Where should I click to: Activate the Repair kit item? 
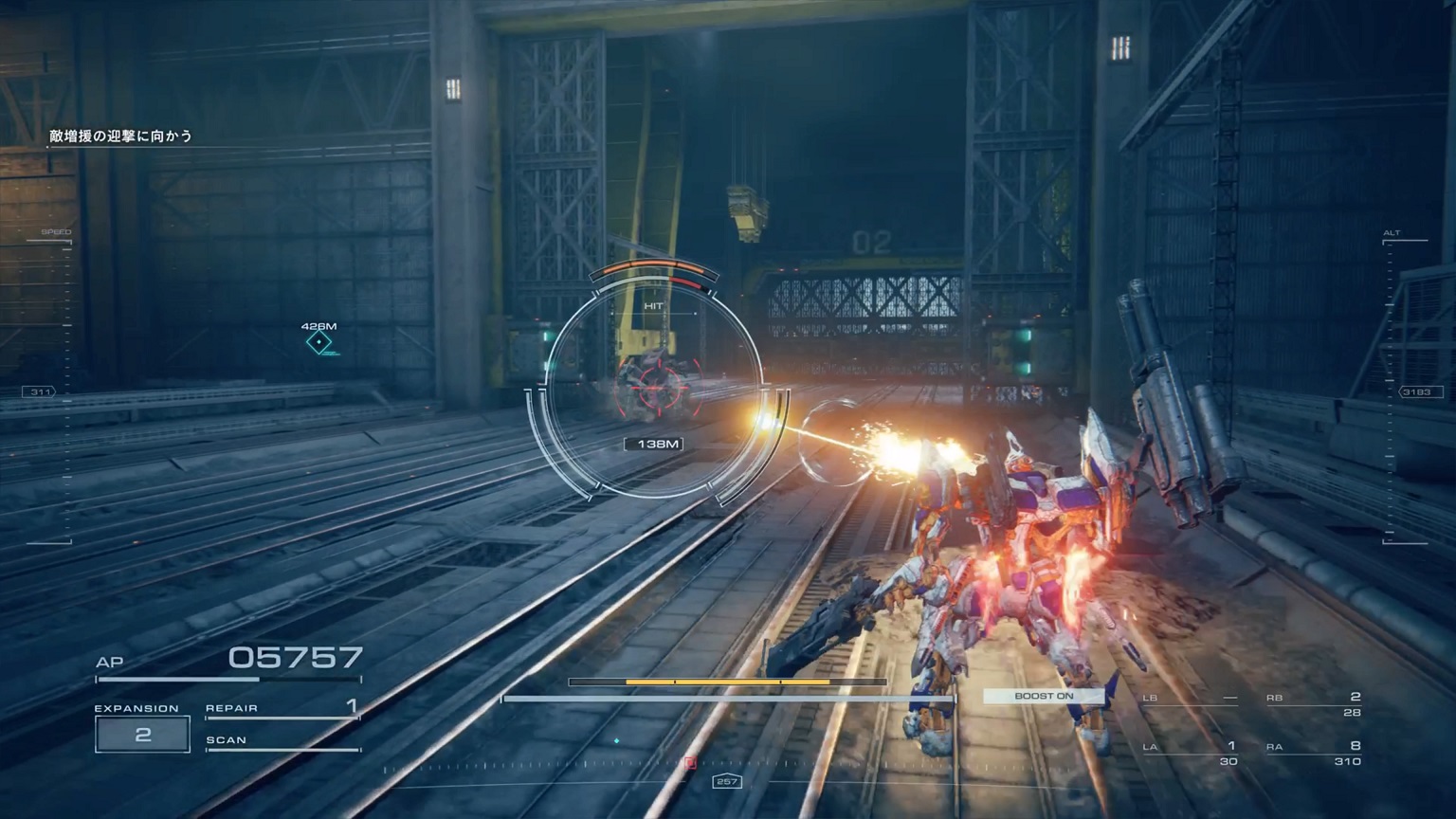[x=282, y=708]
